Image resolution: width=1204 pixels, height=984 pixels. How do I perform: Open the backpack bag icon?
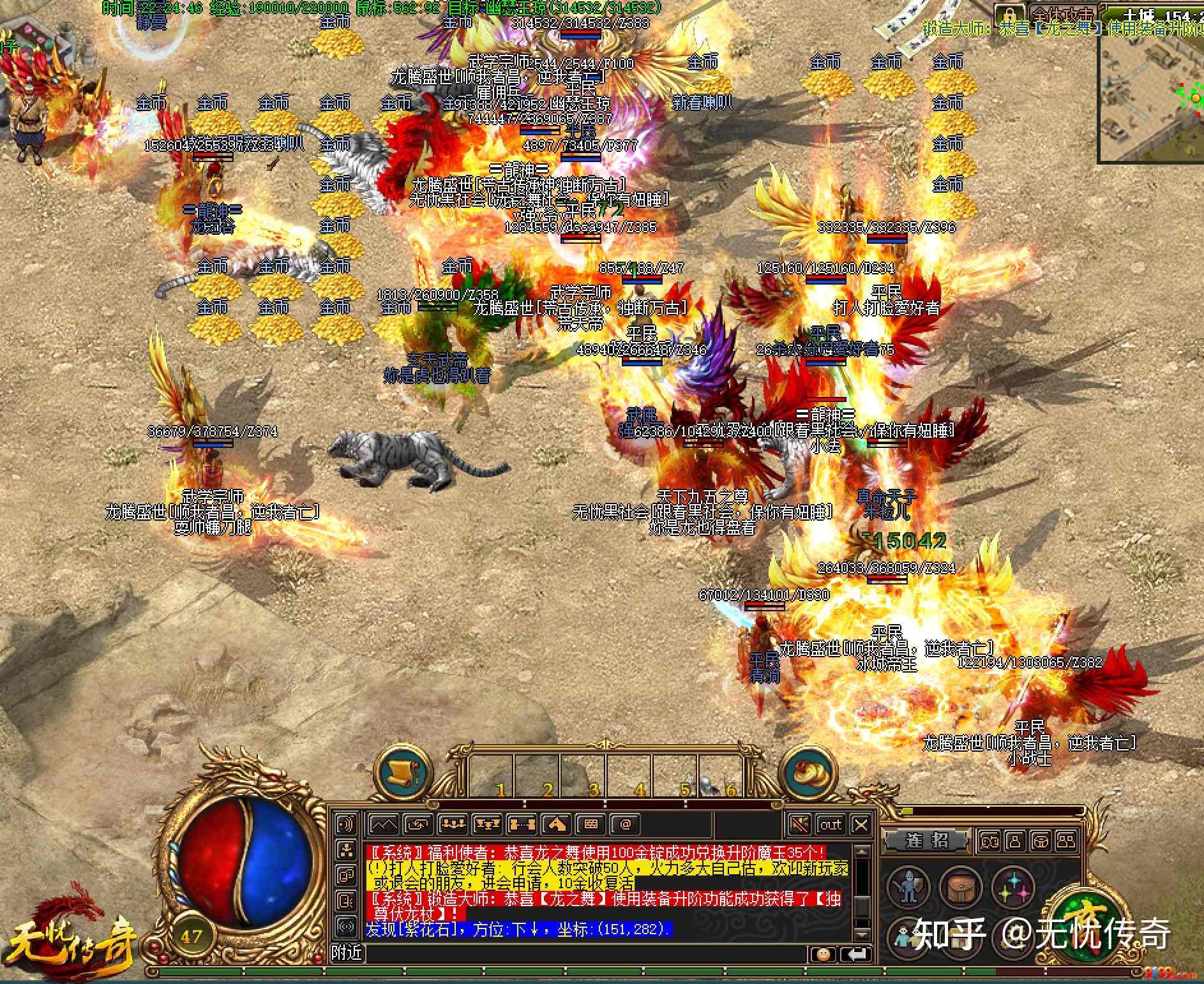click(x=960, y=886)
